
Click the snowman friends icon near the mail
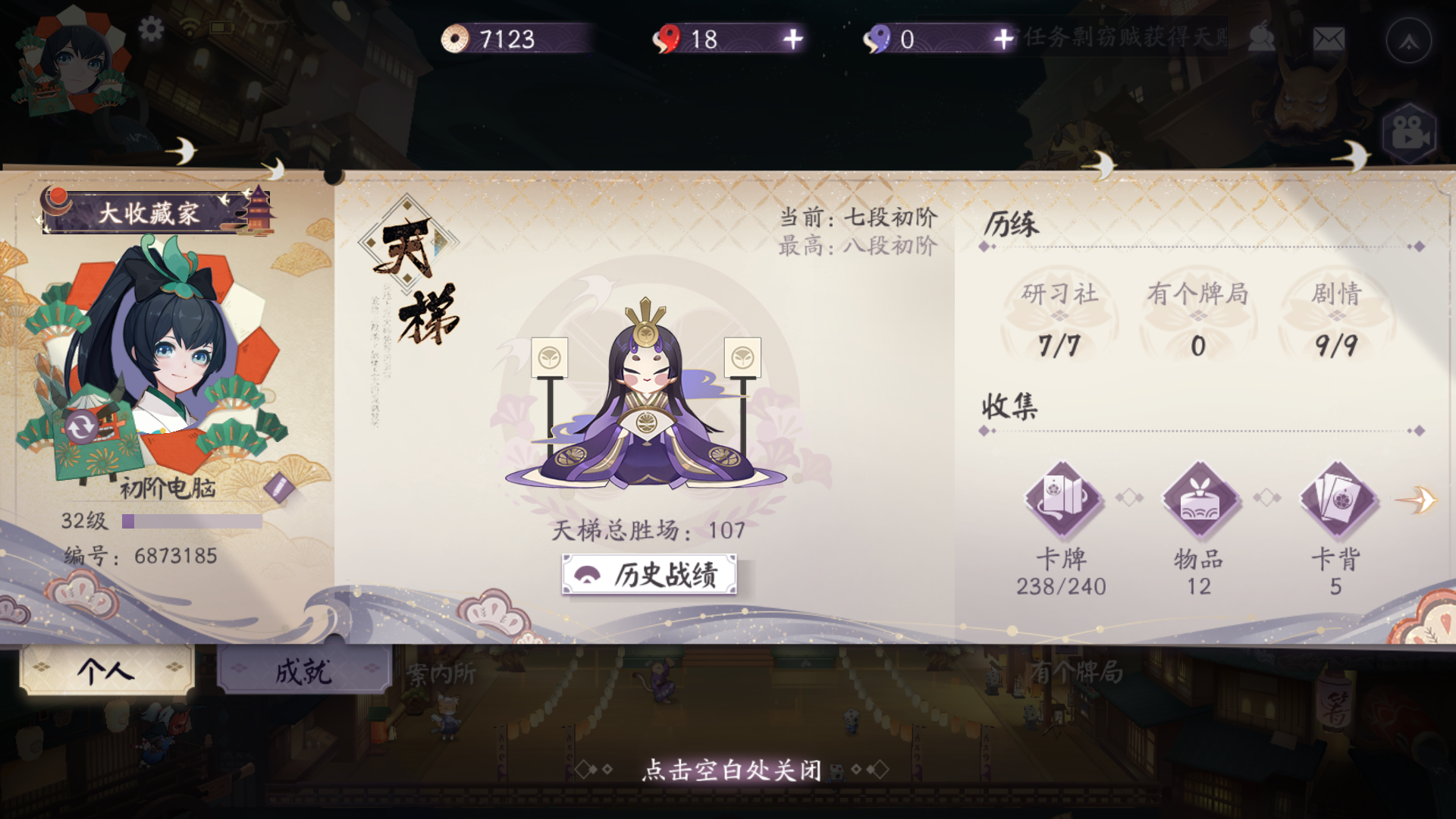[1261, 36]
